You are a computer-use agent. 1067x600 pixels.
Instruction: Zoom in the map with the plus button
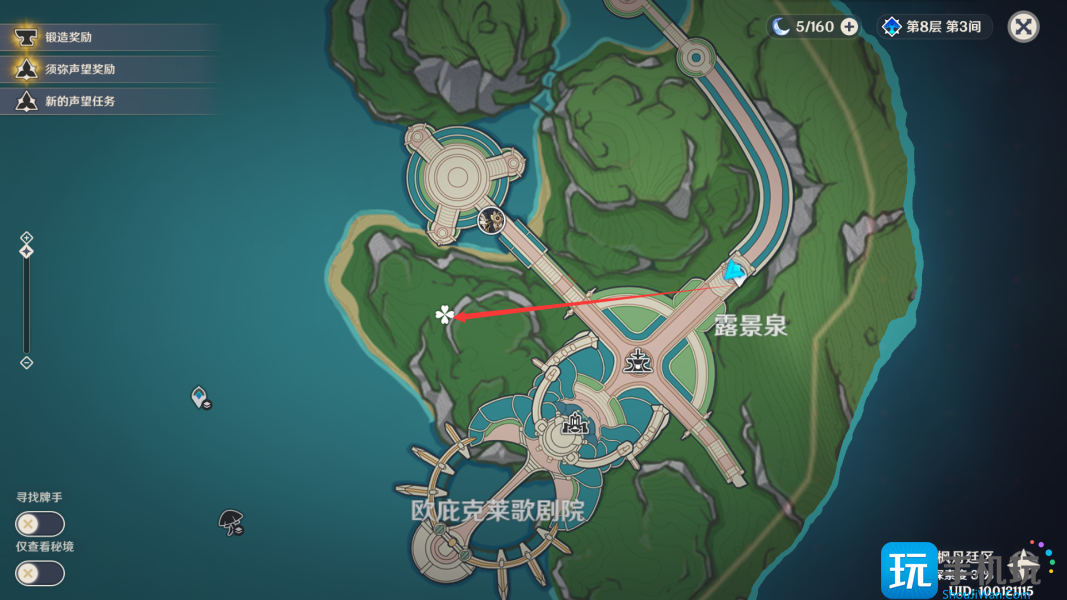[x=27, y=237]
